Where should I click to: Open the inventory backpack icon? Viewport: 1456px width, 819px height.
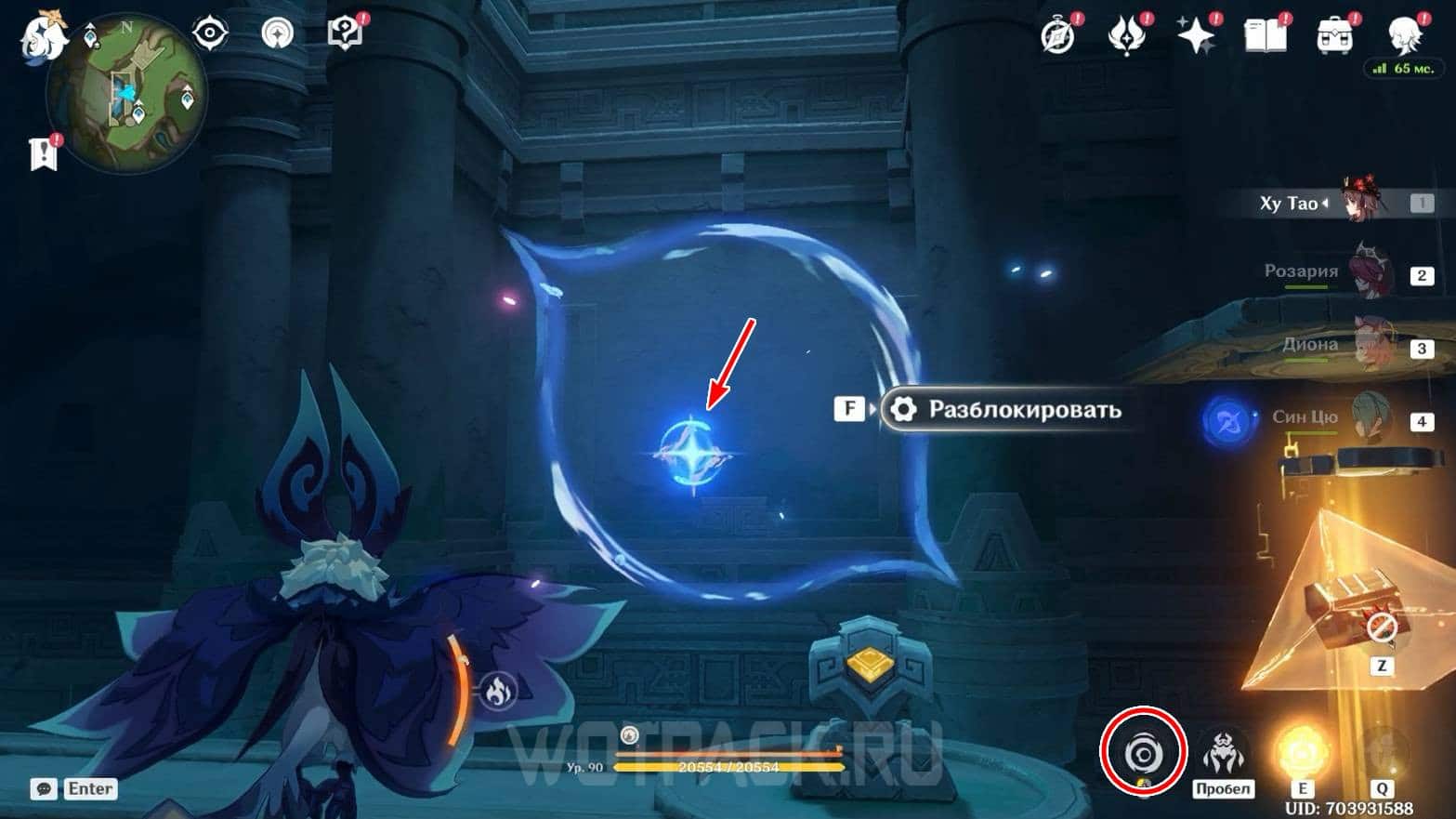1334,36
